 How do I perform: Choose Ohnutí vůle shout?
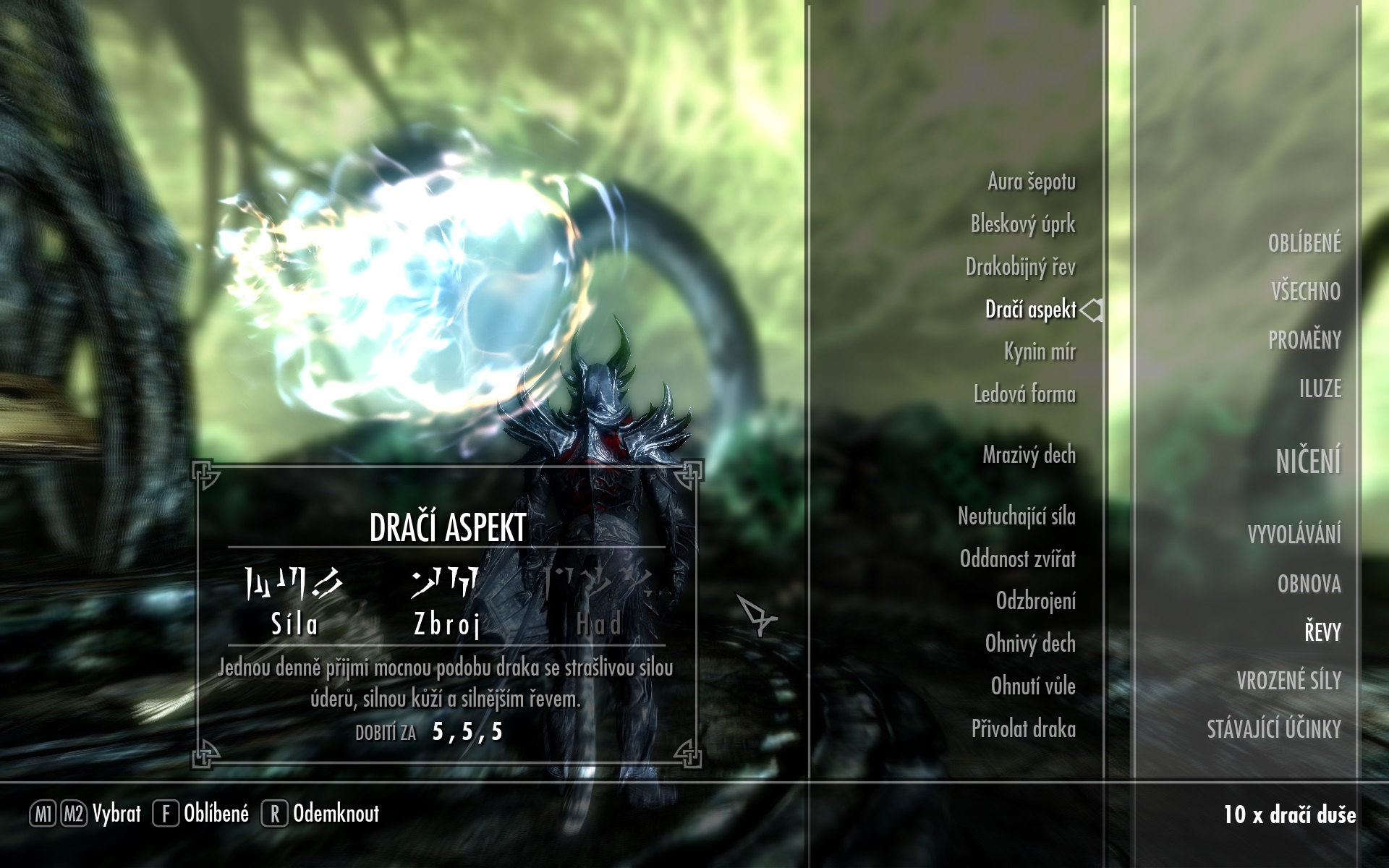click(1033, 686)
